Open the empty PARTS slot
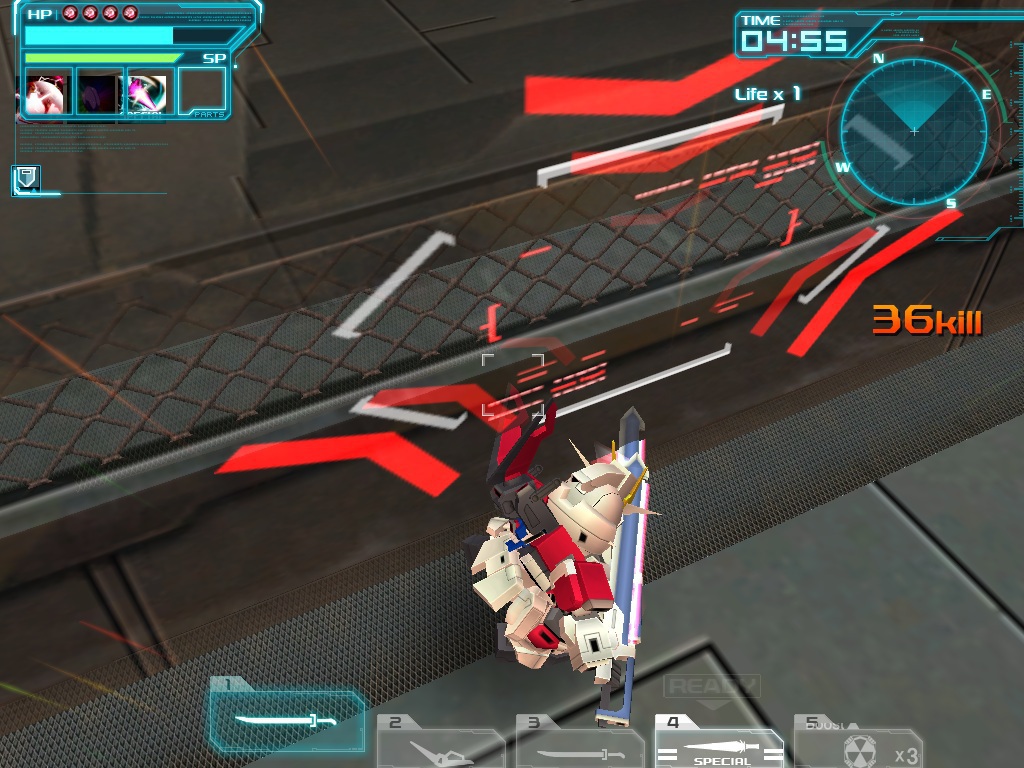This screenshot has height=768, width=1024. pyautogui.click(x=202, y=93)
